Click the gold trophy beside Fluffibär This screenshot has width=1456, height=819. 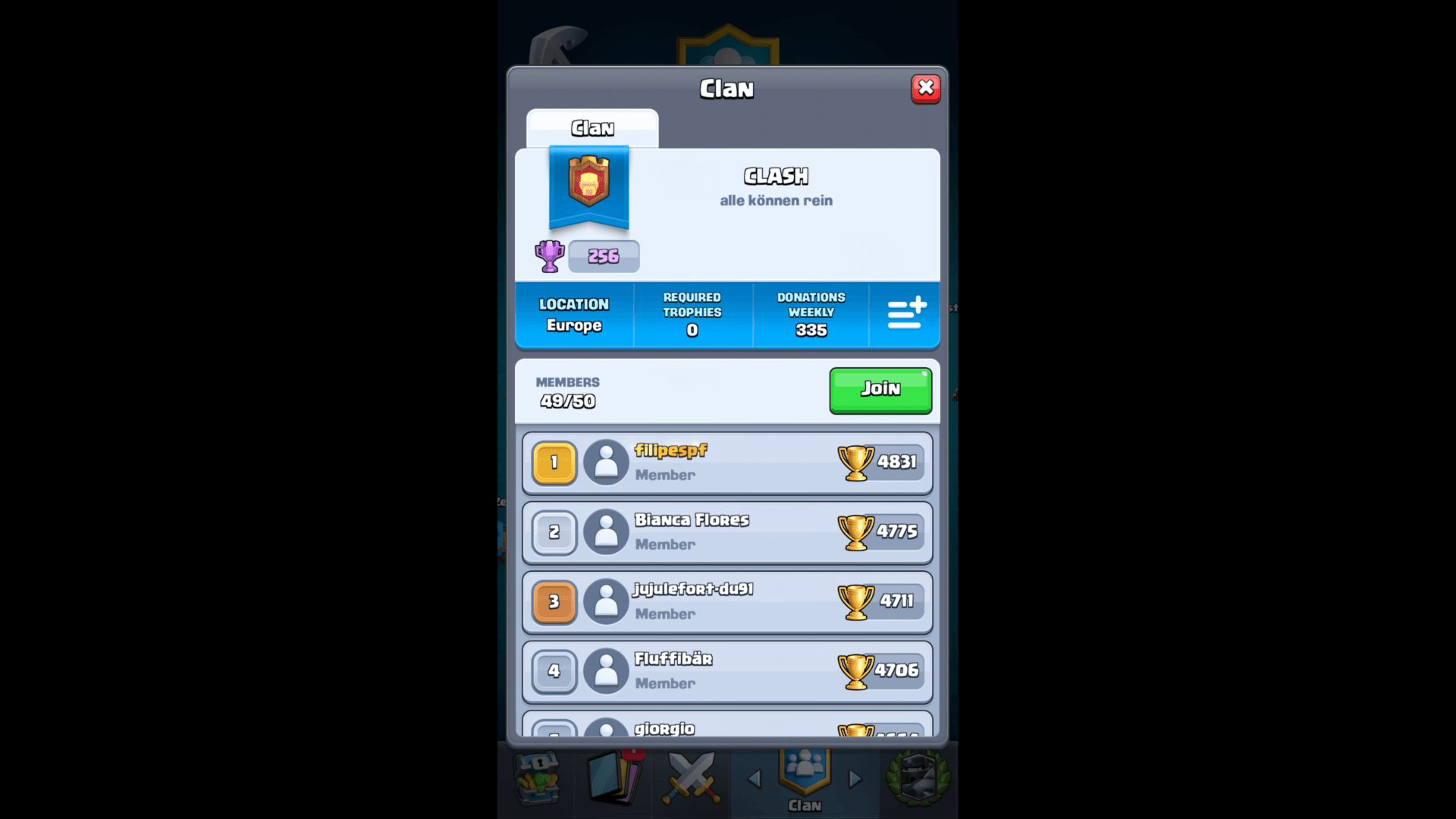(x=857, y=671)
